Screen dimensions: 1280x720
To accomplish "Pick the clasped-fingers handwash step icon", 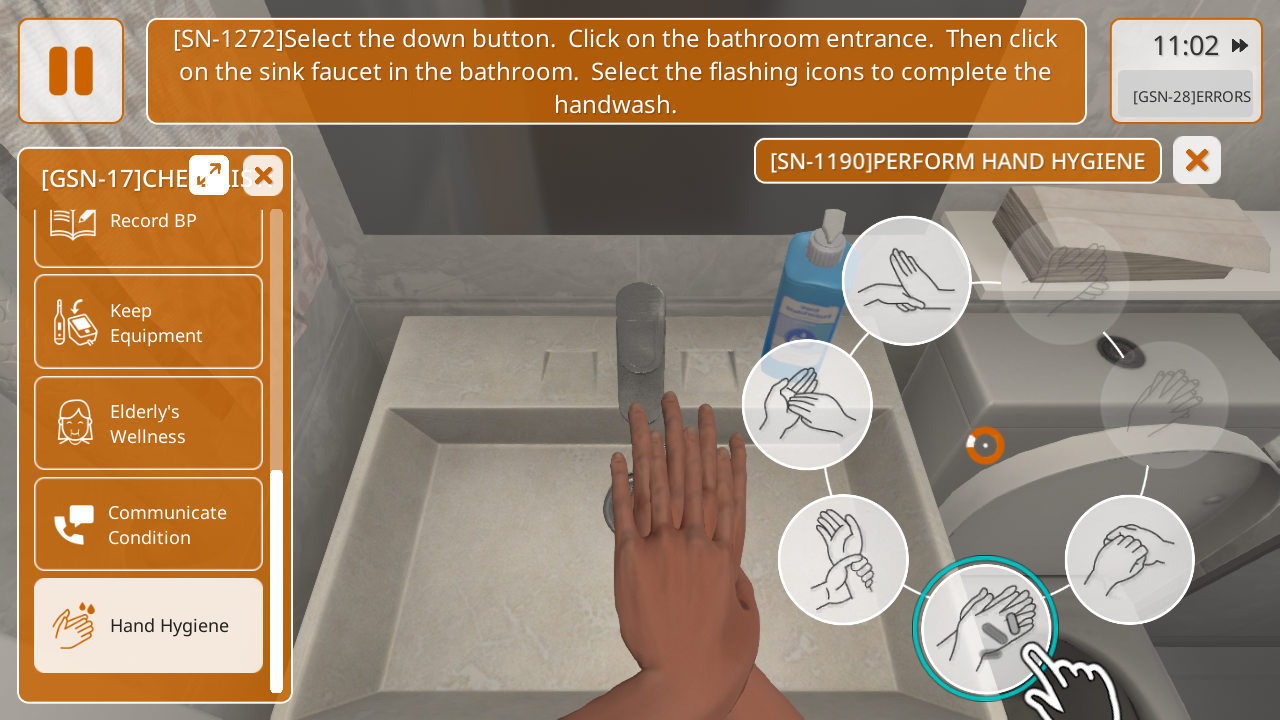I will [1129, 559].
